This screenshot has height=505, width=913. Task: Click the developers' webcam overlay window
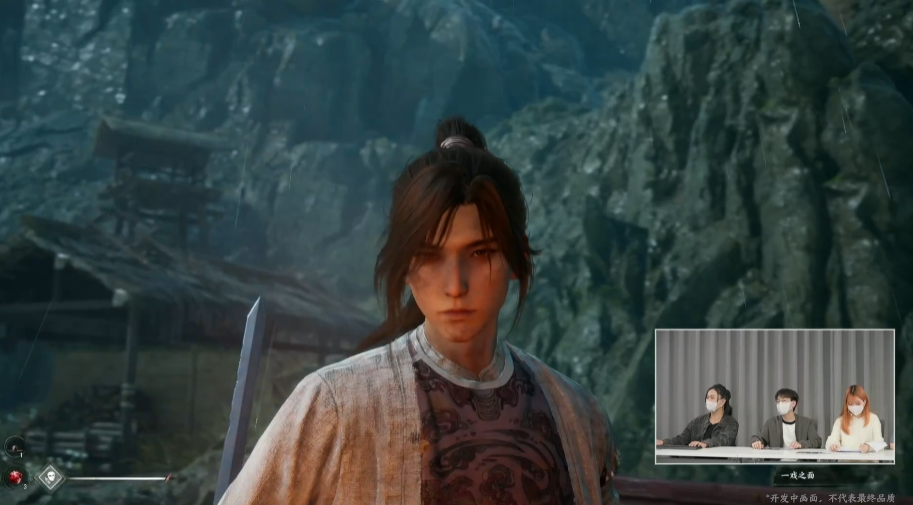coord(774,396)
